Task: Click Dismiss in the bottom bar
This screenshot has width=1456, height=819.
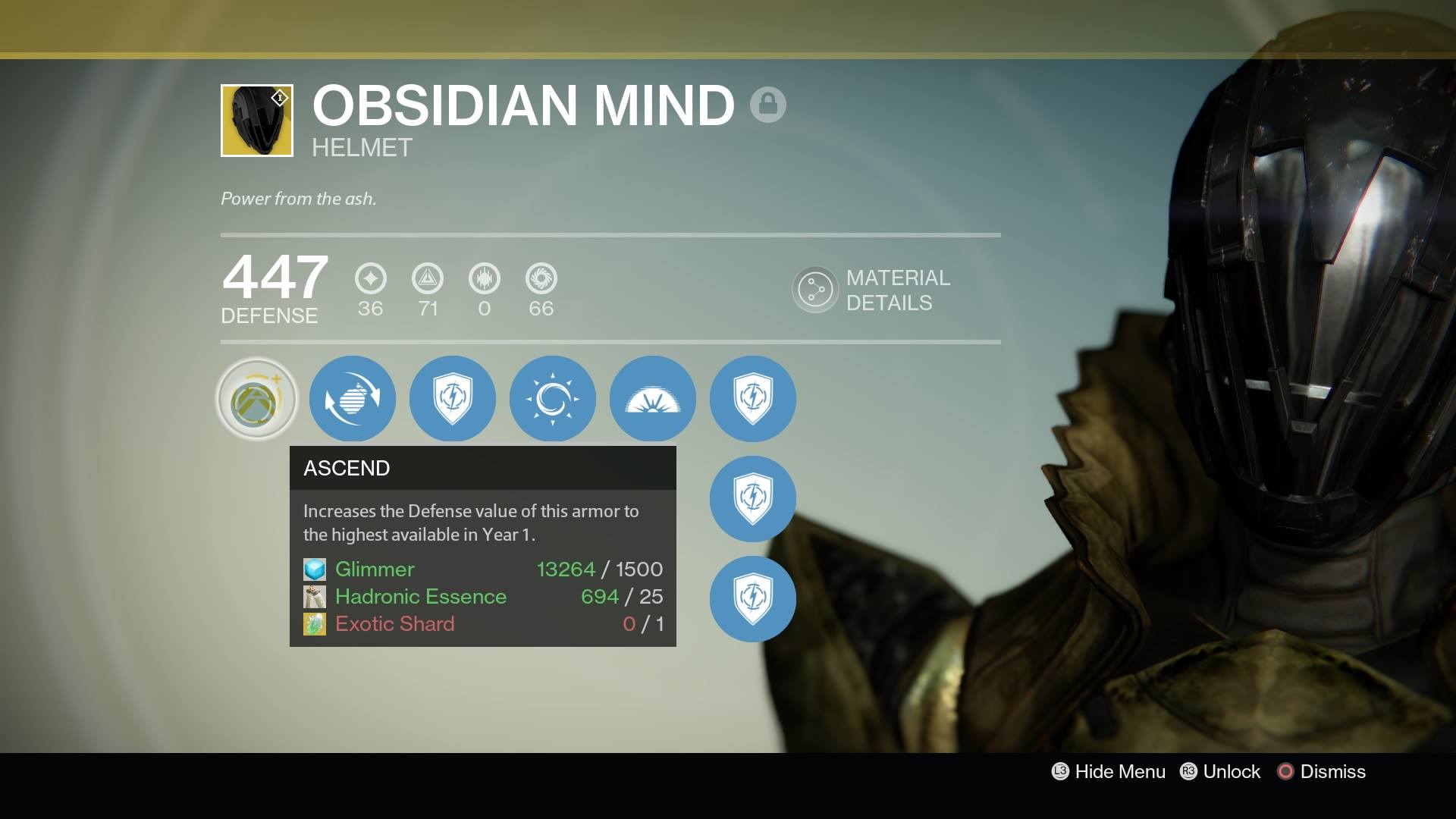Action: point(1332,771)
